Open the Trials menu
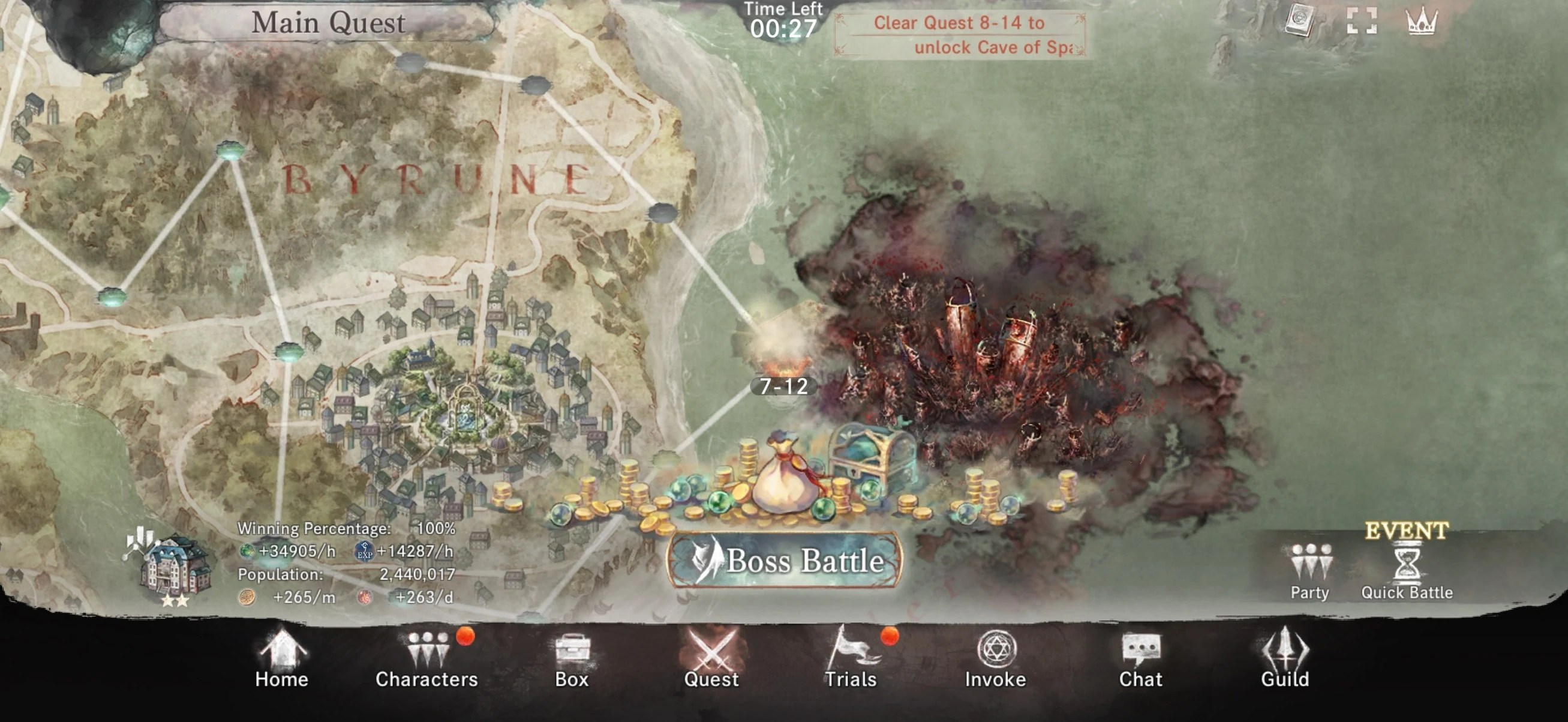Image resolution: width=1568 pixels, height=722 pixels. pos(851,660)
